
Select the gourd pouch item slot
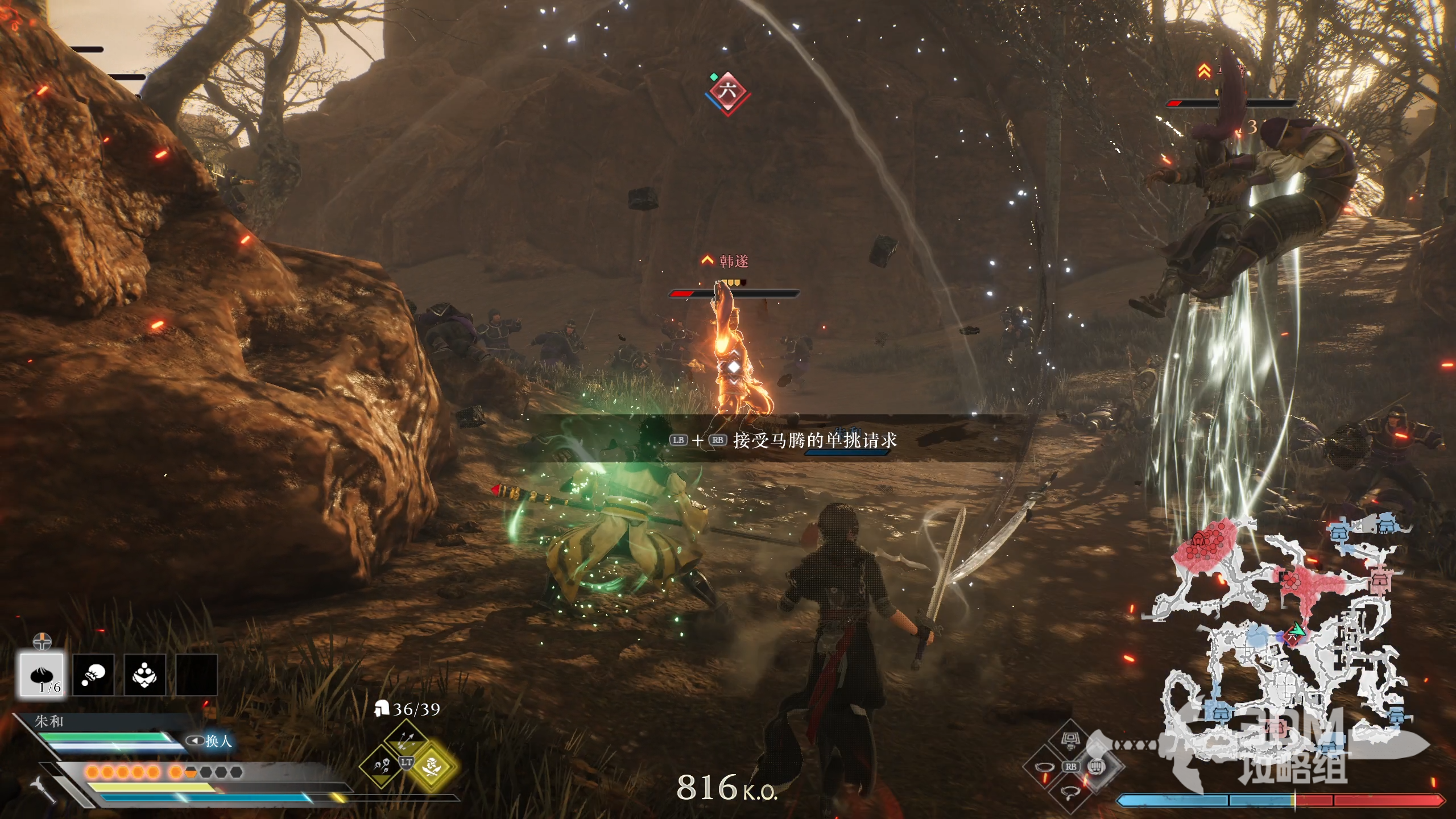tap(93, 675)
